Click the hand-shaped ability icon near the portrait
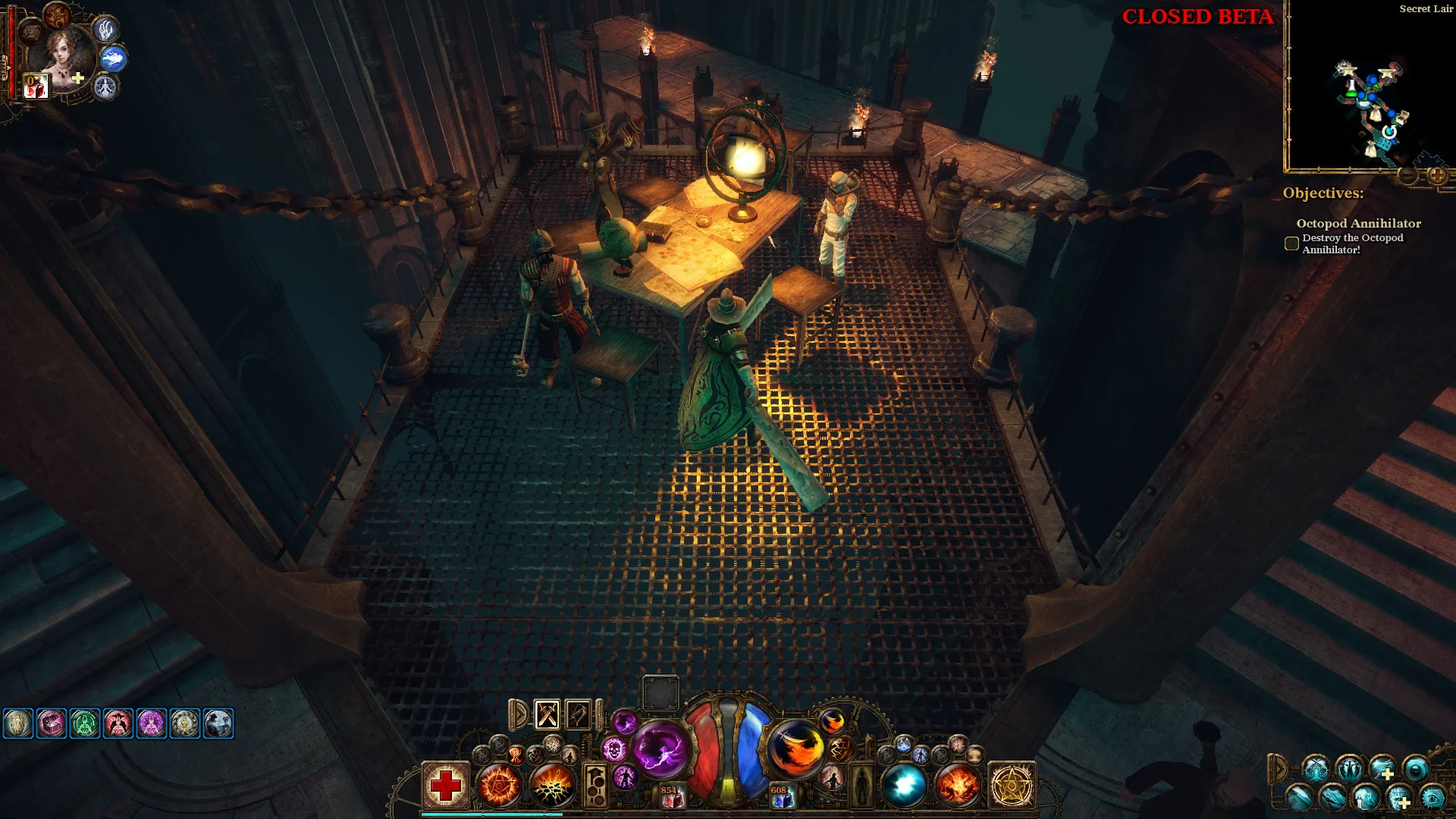The width and height of the screenshot is (1456, 819). (x=106, y=31)
